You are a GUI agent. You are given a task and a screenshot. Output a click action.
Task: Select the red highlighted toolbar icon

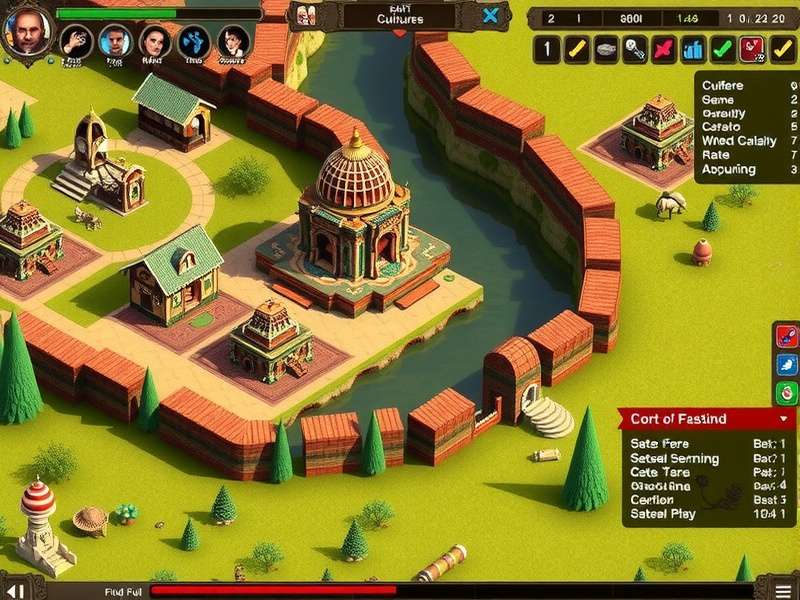coord(752,49)
